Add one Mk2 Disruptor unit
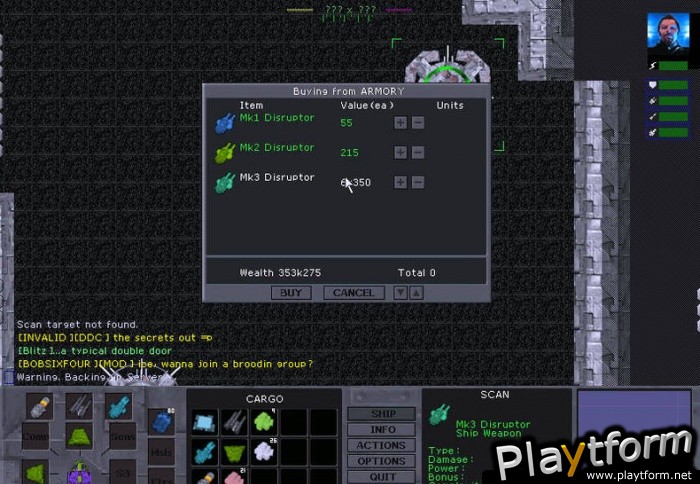Image resolution: width=700 pixels, height=484 pixels. point(400,152)
